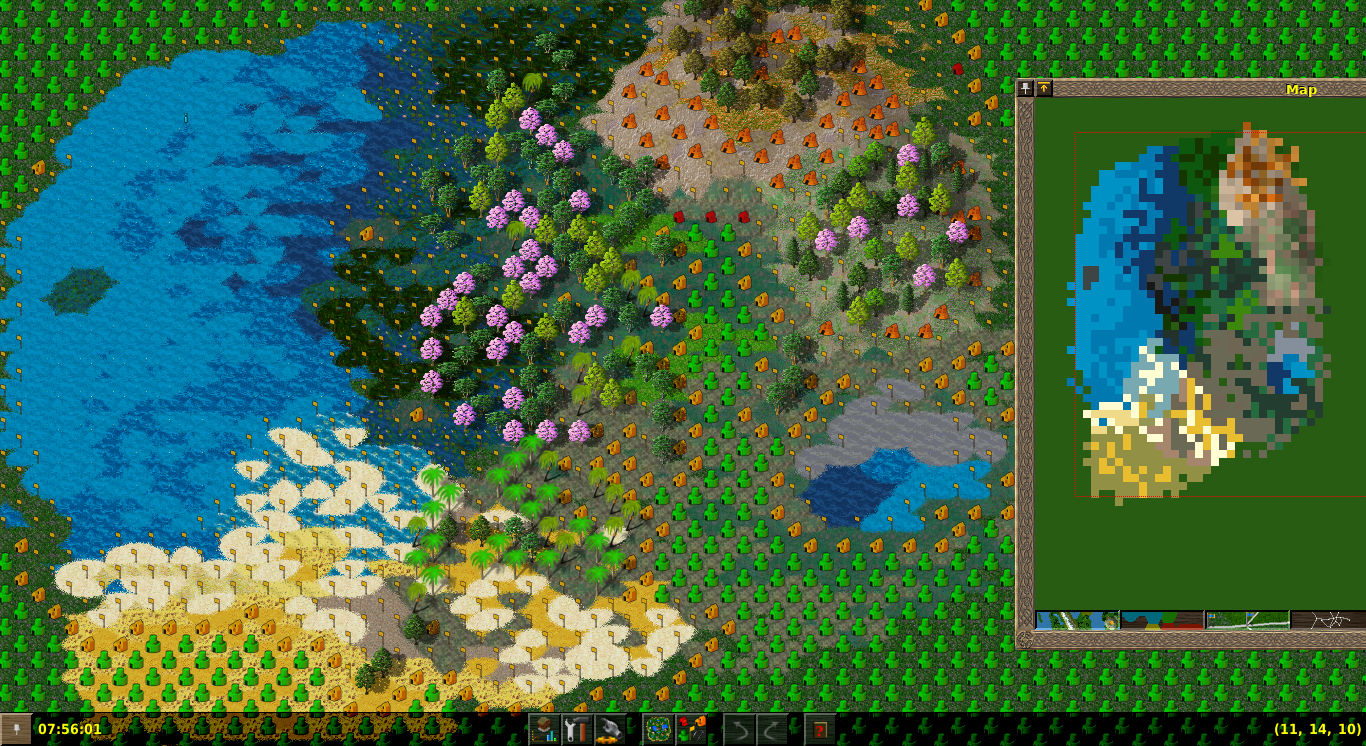Open the red question mark help book

(820, 729)
